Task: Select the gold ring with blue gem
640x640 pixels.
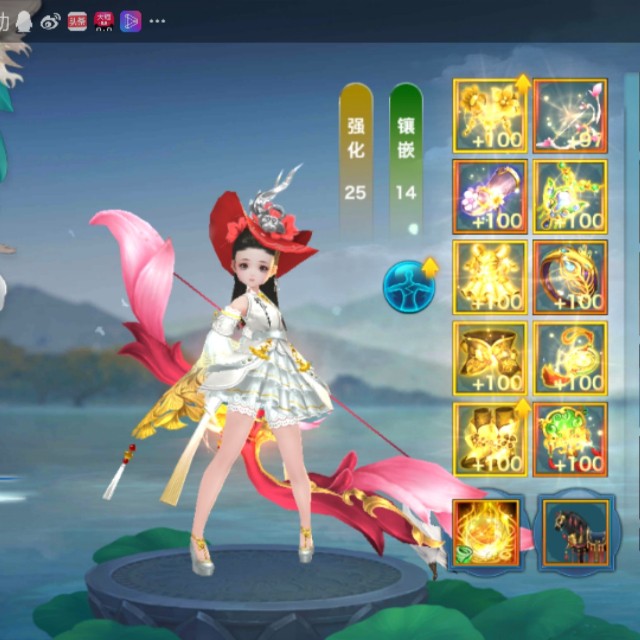Action: pyautogui.click(x=570, y=276)
